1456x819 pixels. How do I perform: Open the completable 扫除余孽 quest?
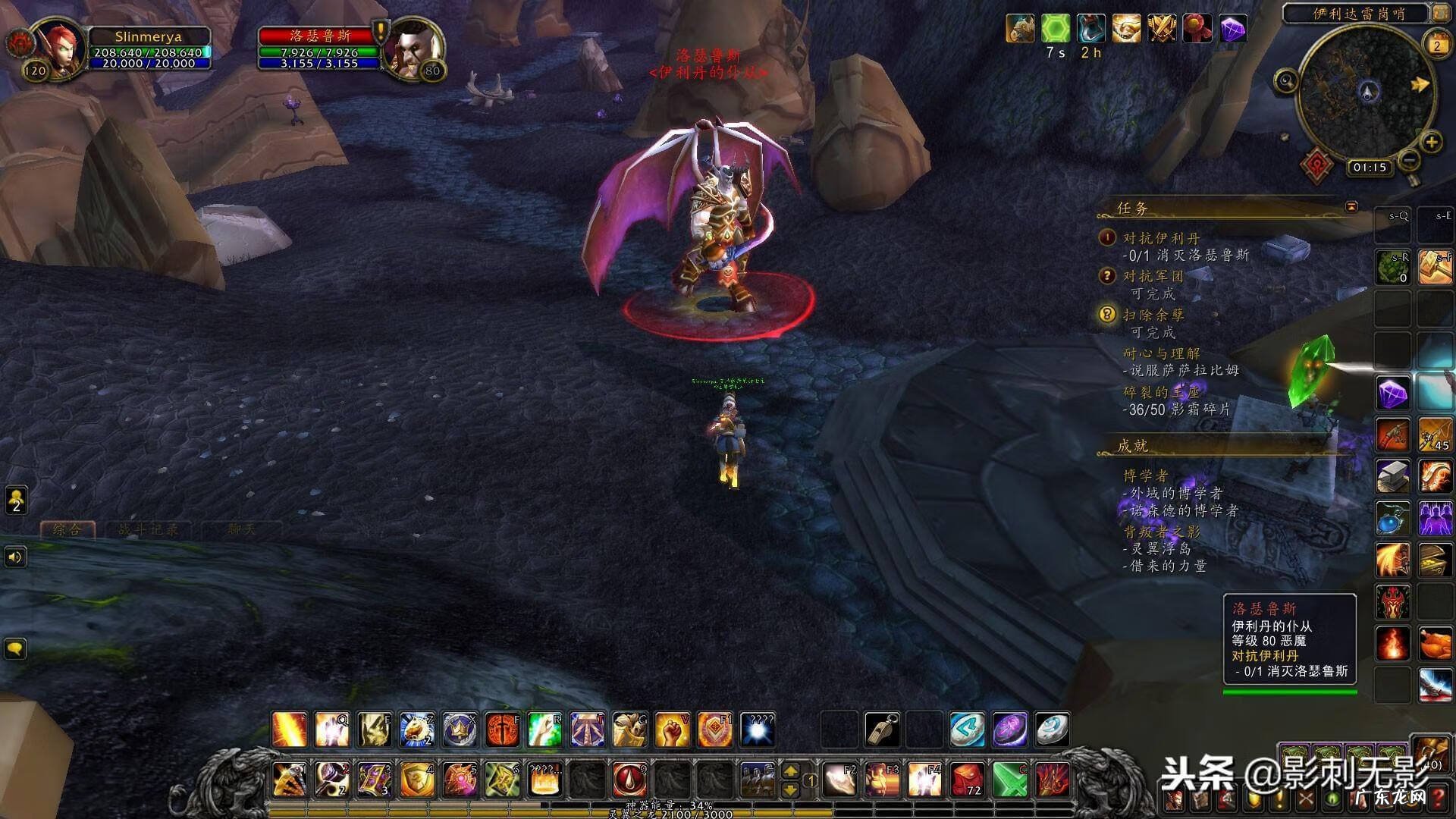1153,315
